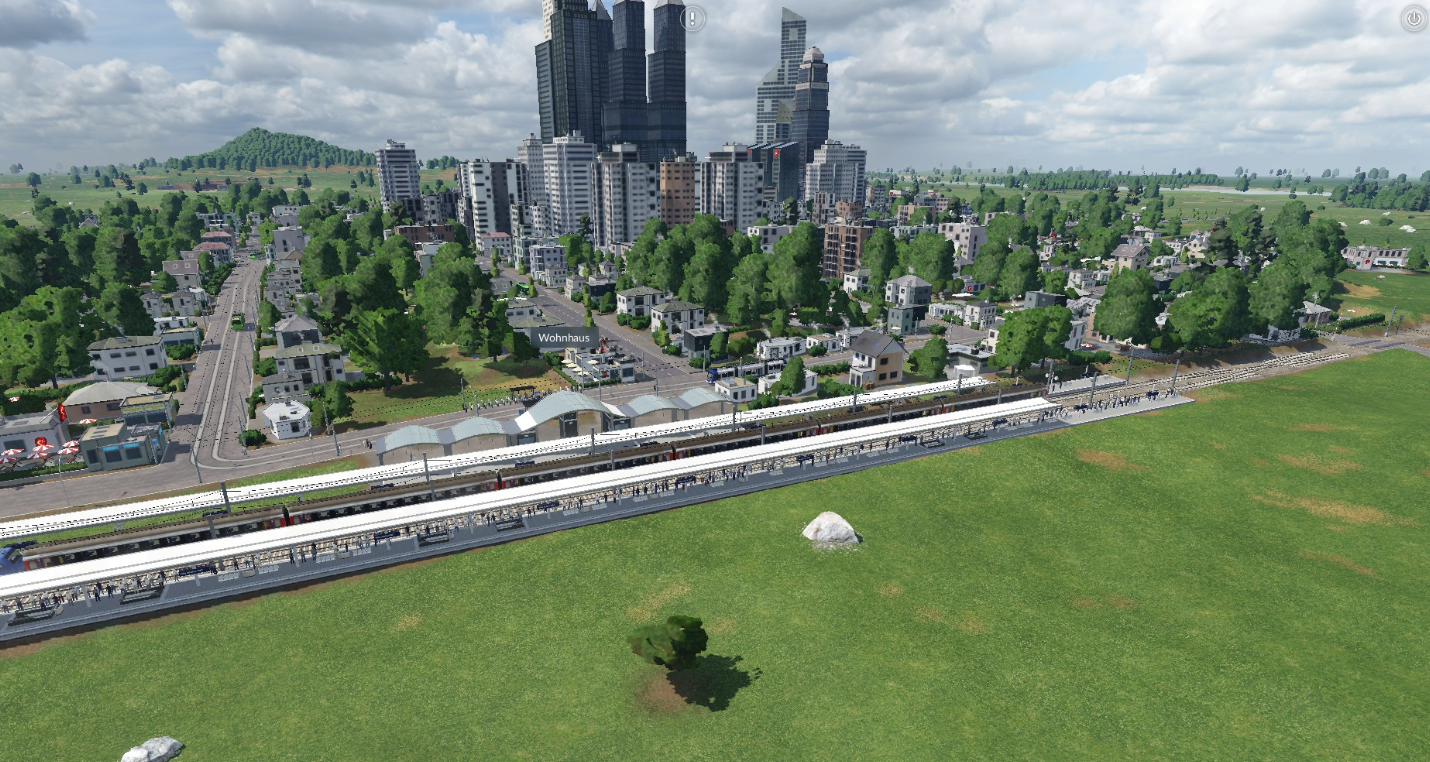
Task: Click the power button icon
Action: click(1413, 18)
